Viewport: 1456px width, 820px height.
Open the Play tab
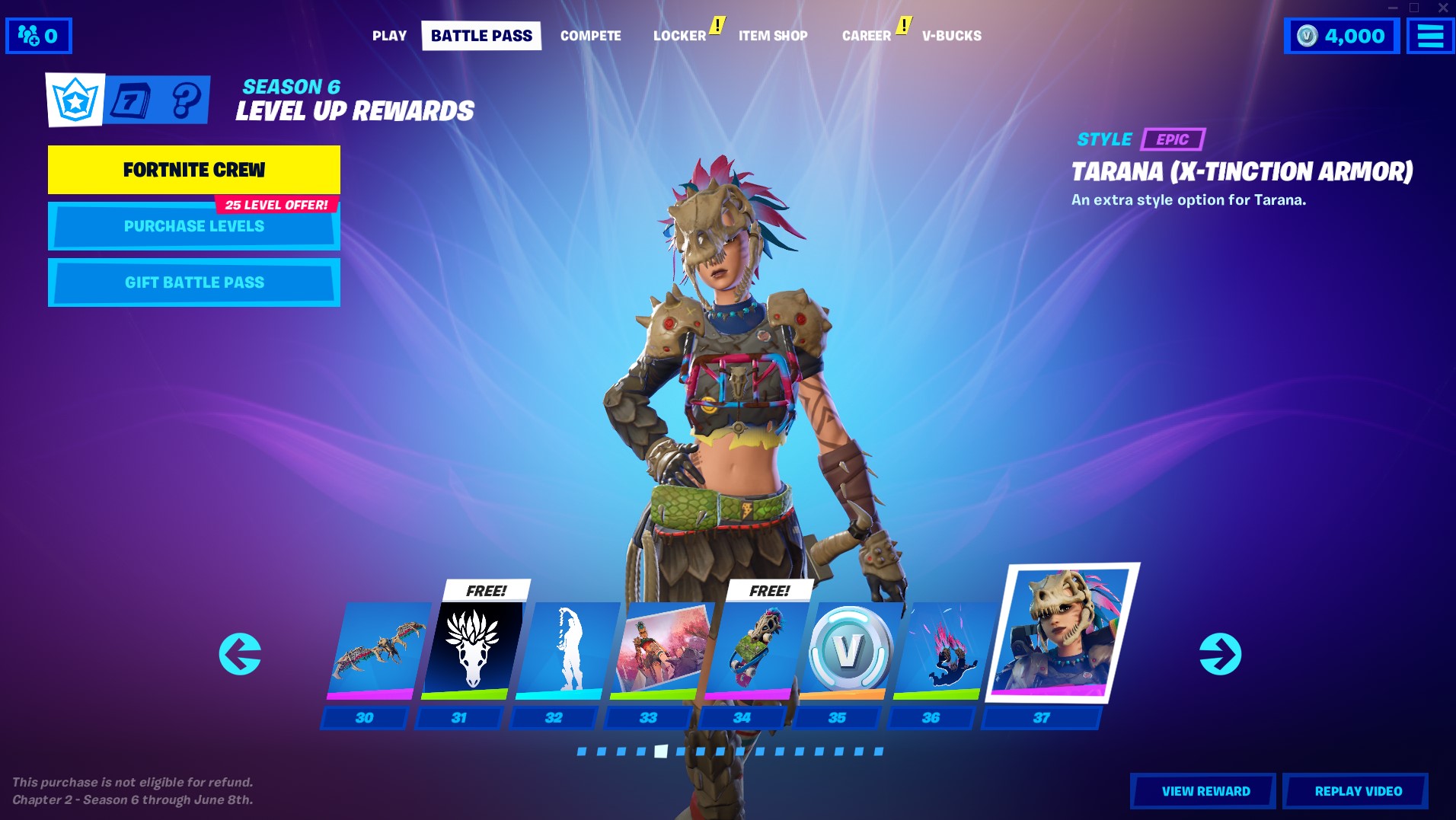coord(389,36)
